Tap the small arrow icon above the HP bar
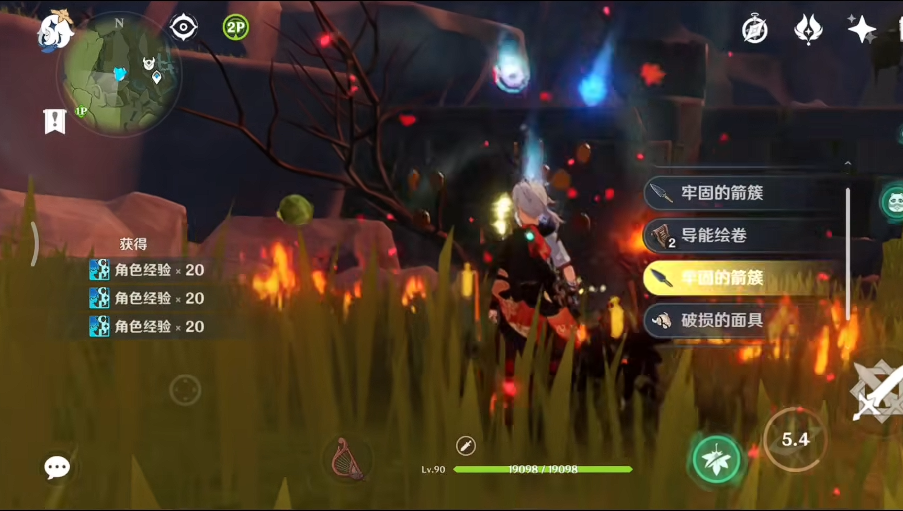The height and width of the screenshot is (511, 903). tap(465, 446)
